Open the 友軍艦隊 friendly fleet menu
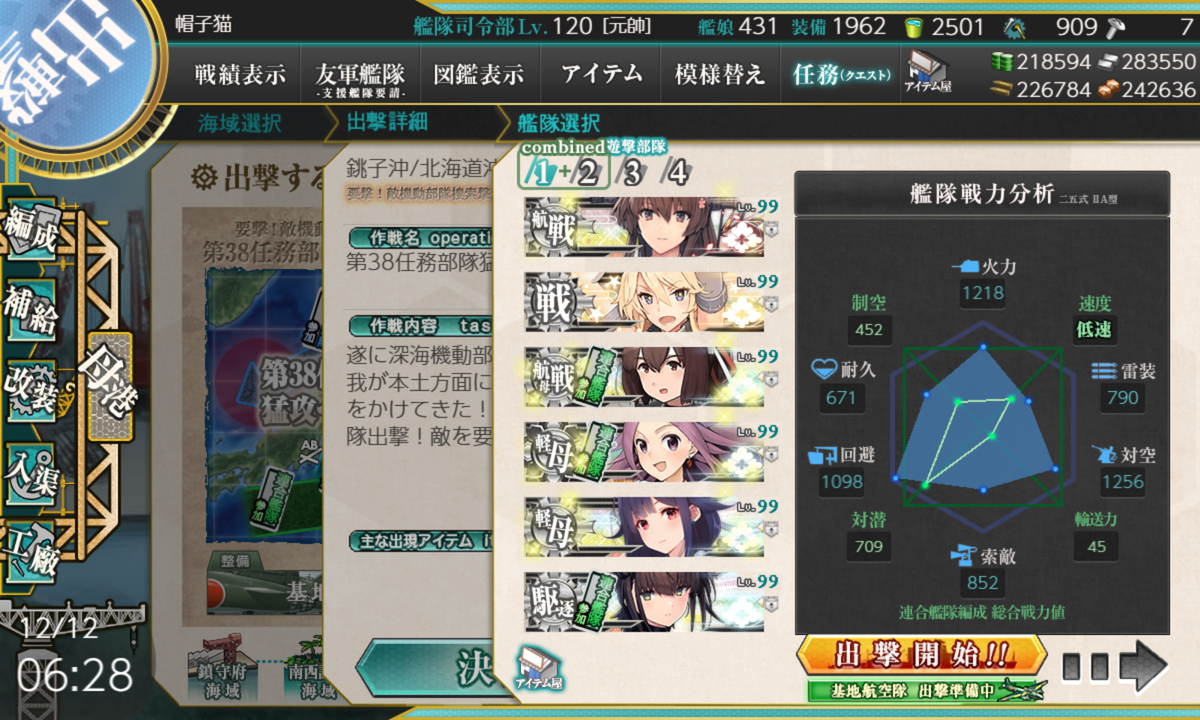Viewport: 1200px width, 720px height. coord(359,74)
